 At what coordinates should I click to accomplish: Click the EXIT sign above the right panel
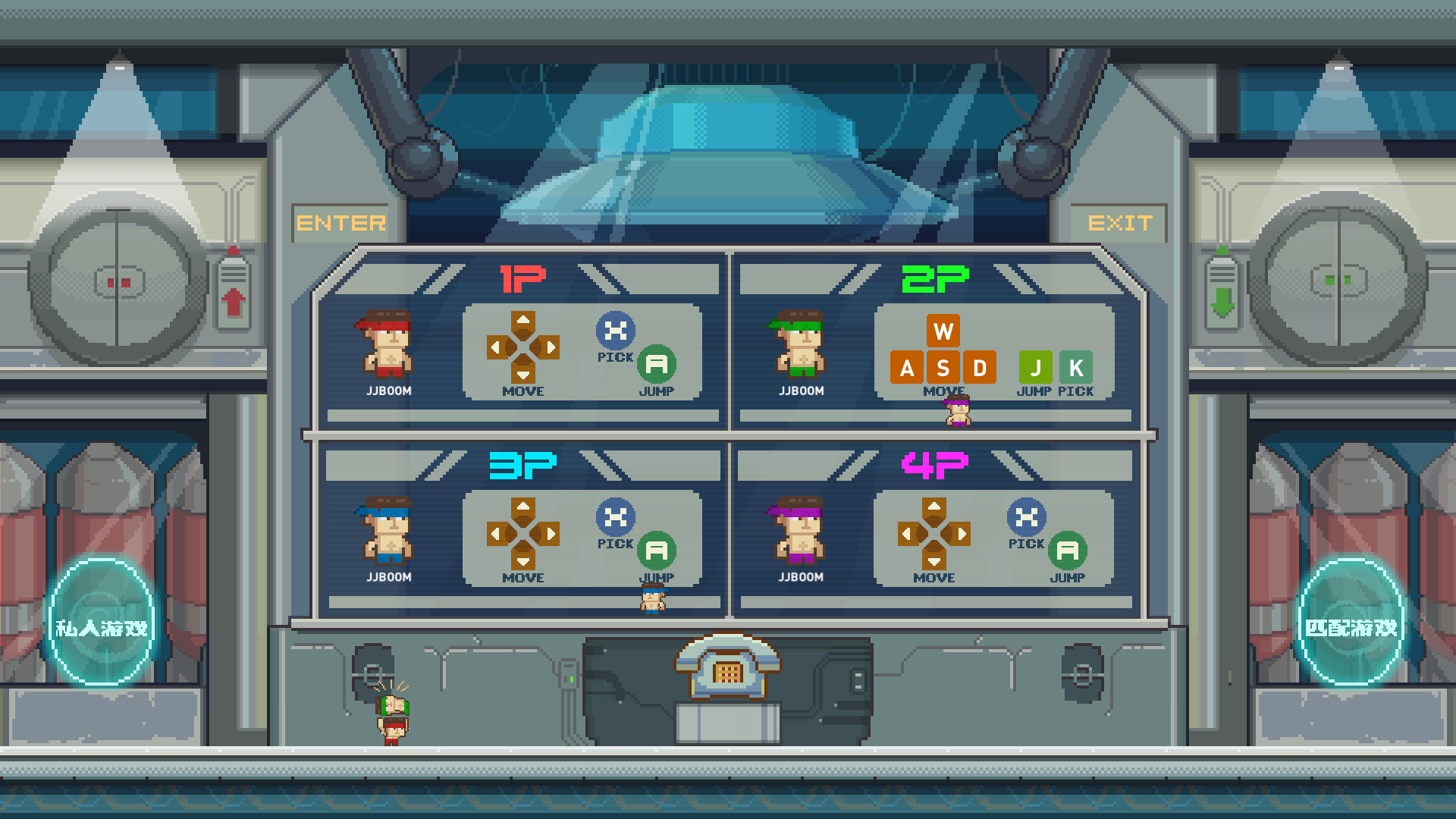tap(1120, 222)
